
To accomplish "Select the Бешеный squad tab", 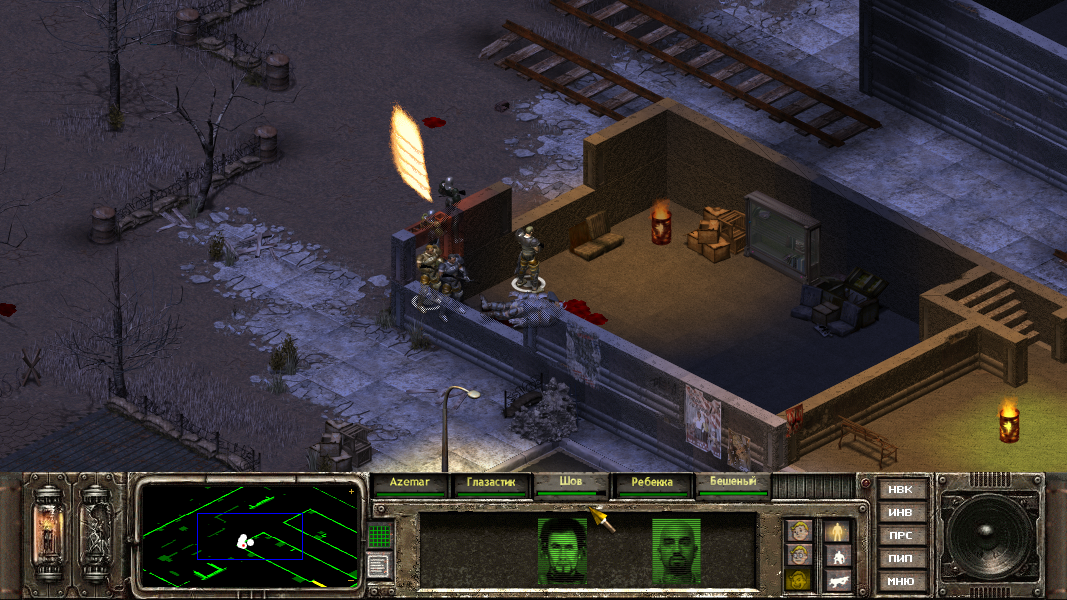I will click(x=733, y=482).
